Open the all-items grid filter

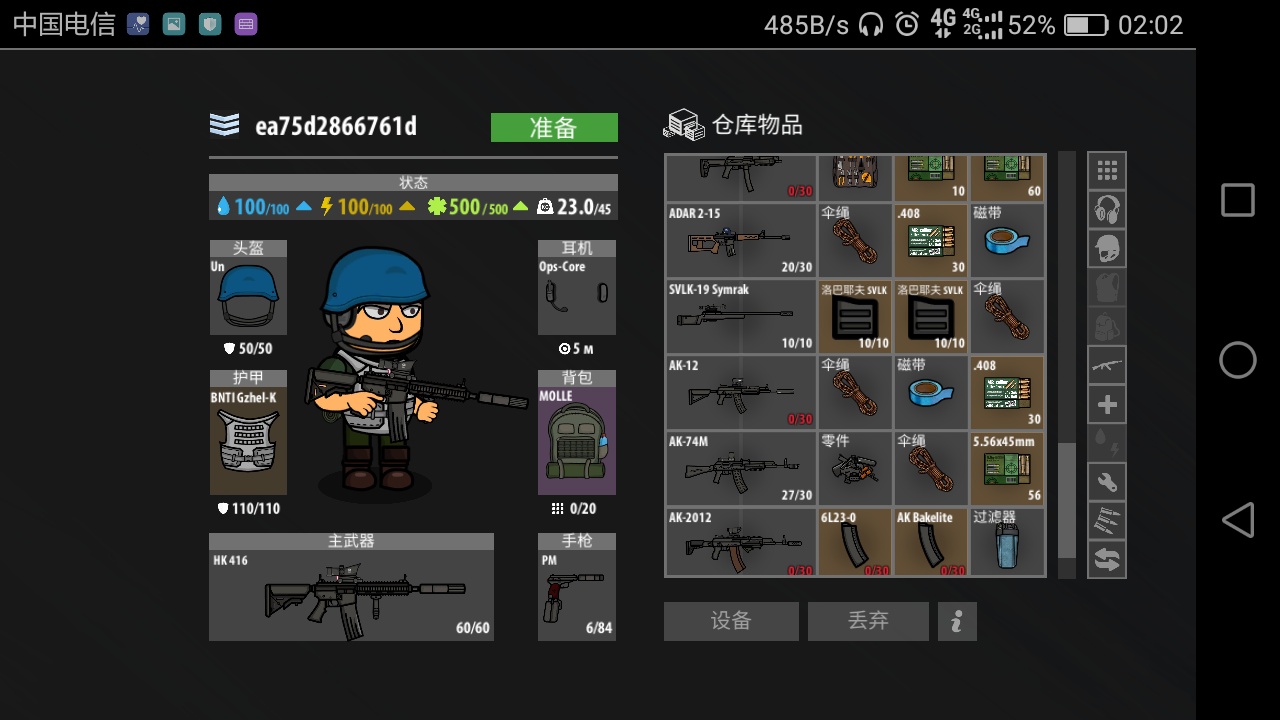(1107, 169)
